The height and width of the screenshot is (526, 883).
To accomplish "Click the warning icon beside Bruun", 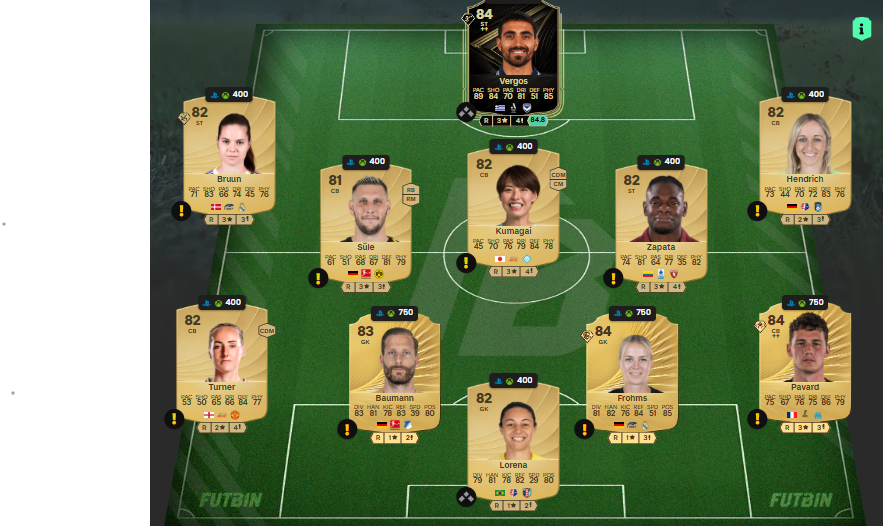I will [x=181, y=211].
